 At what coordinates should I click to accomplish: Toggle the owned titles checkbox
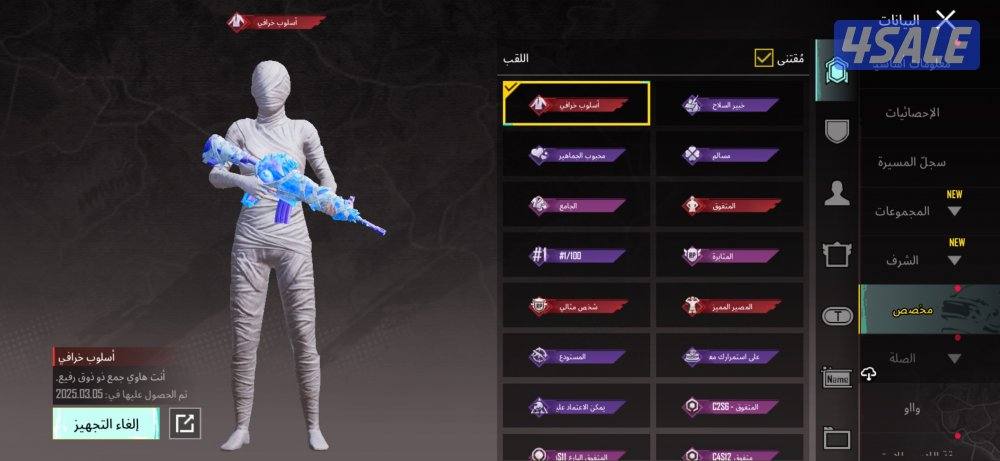pos(765,58)
